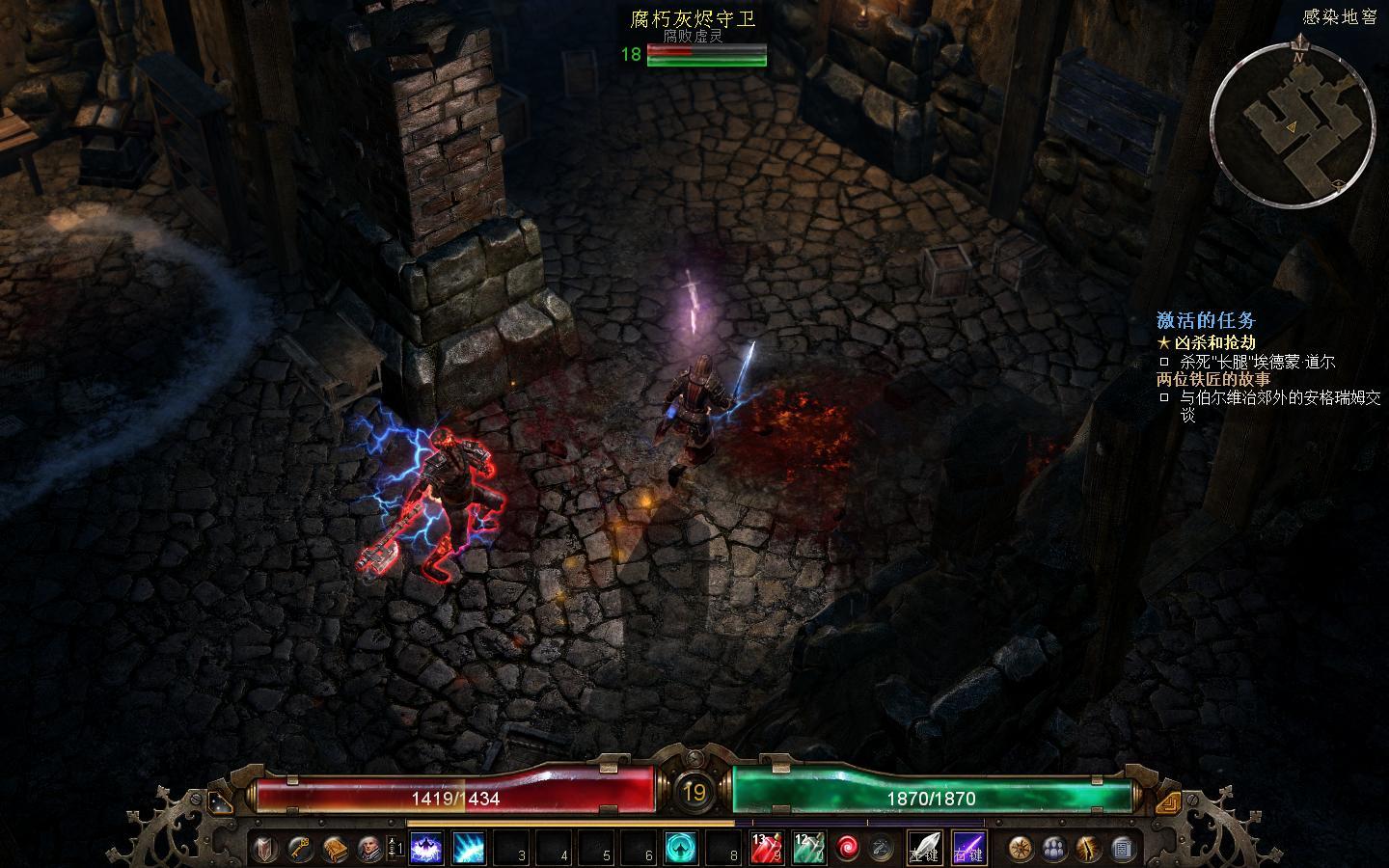
Task: Open the document-page menu icon
Action: point(1122,849)
